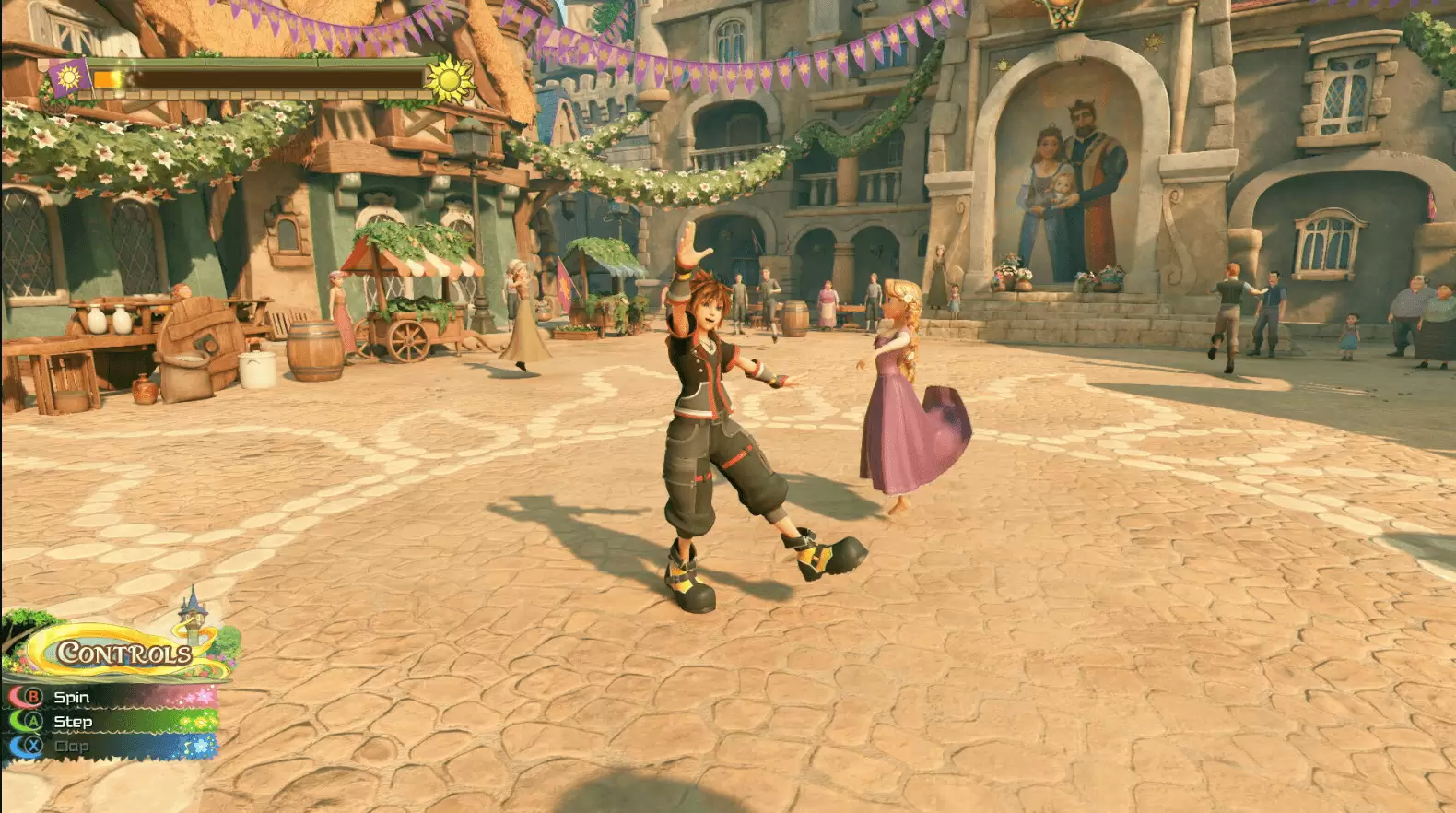Screen dimensions: 1456x813
Task: Select the green A button icon
Action: 33,722
